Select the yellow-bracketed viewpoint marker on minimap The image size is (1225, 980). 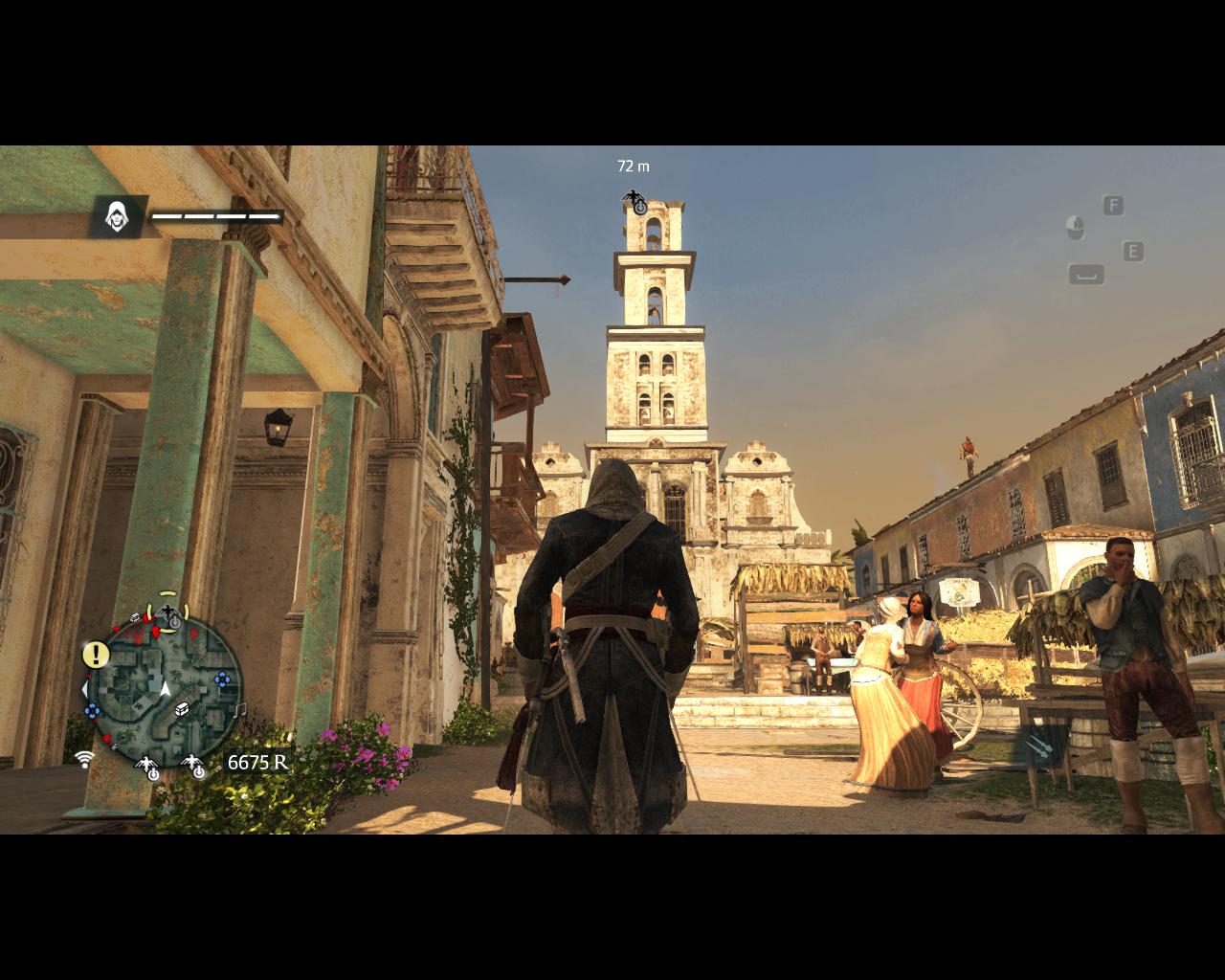pos(168,612)
